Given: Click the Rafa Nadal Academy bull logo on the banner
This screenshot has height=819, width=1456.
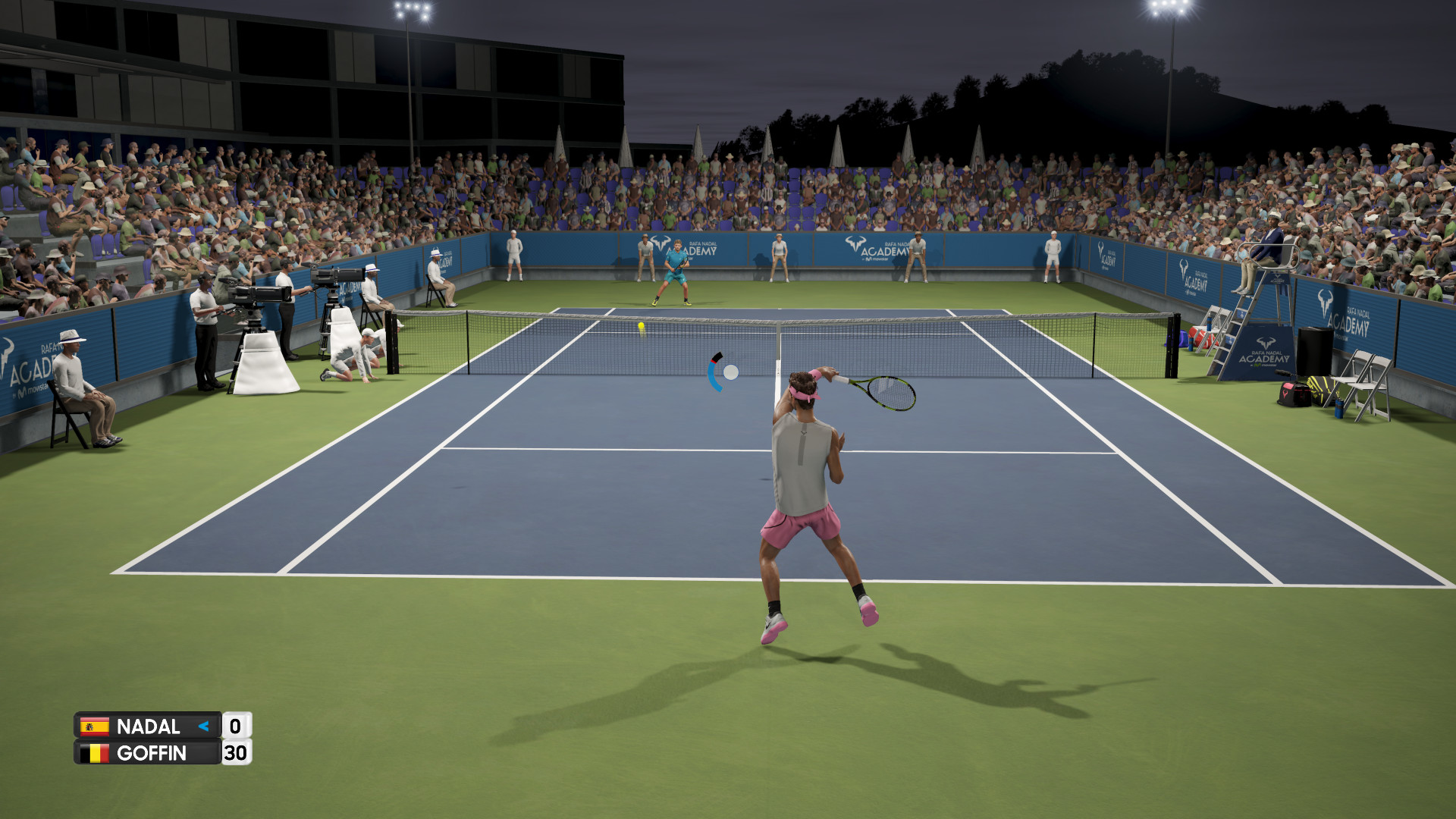Looking at the screenshot, I should coord(855,244).
